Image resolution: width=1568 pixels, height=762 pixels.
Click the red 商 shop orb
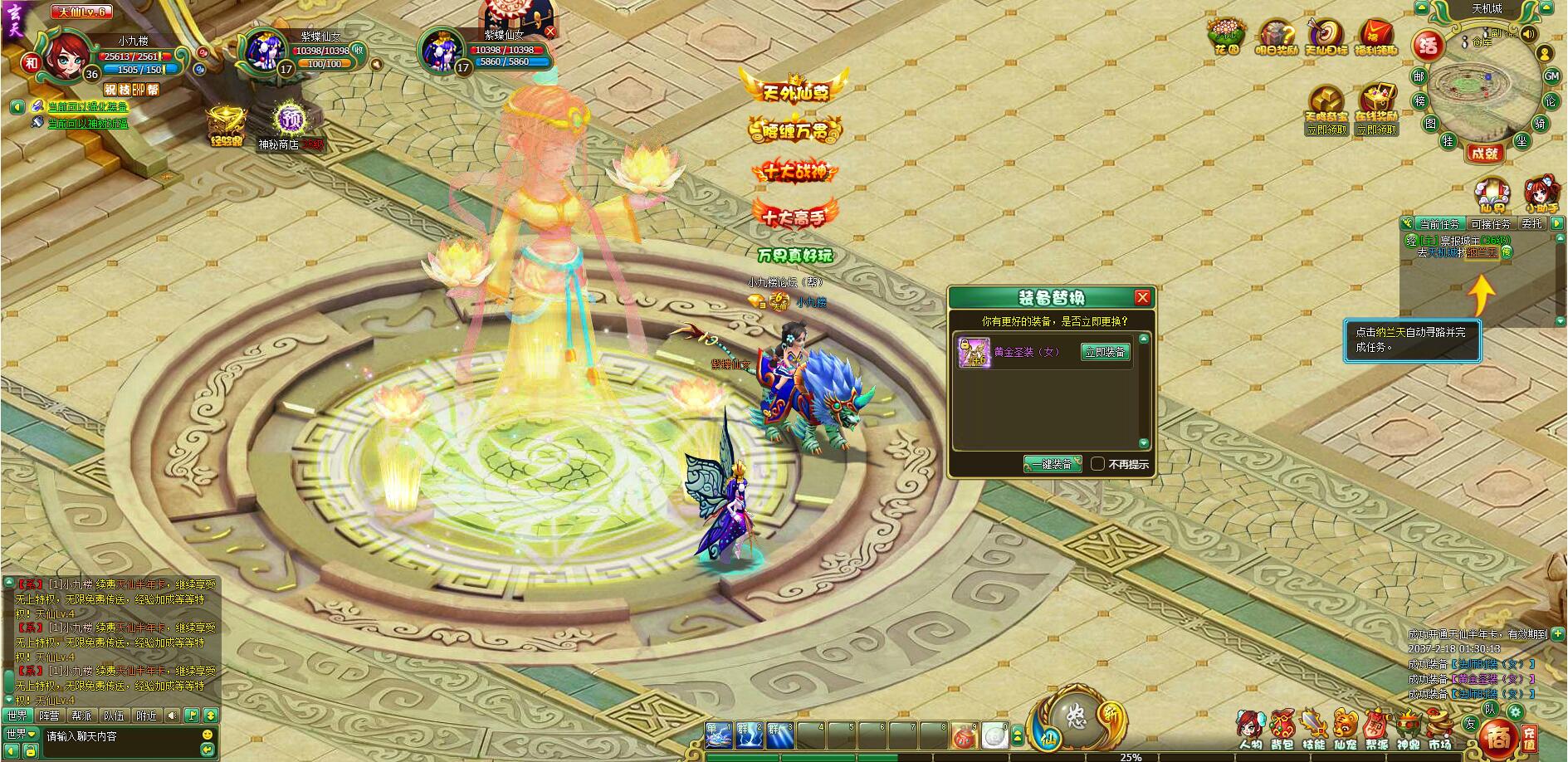click(1498, 736)
